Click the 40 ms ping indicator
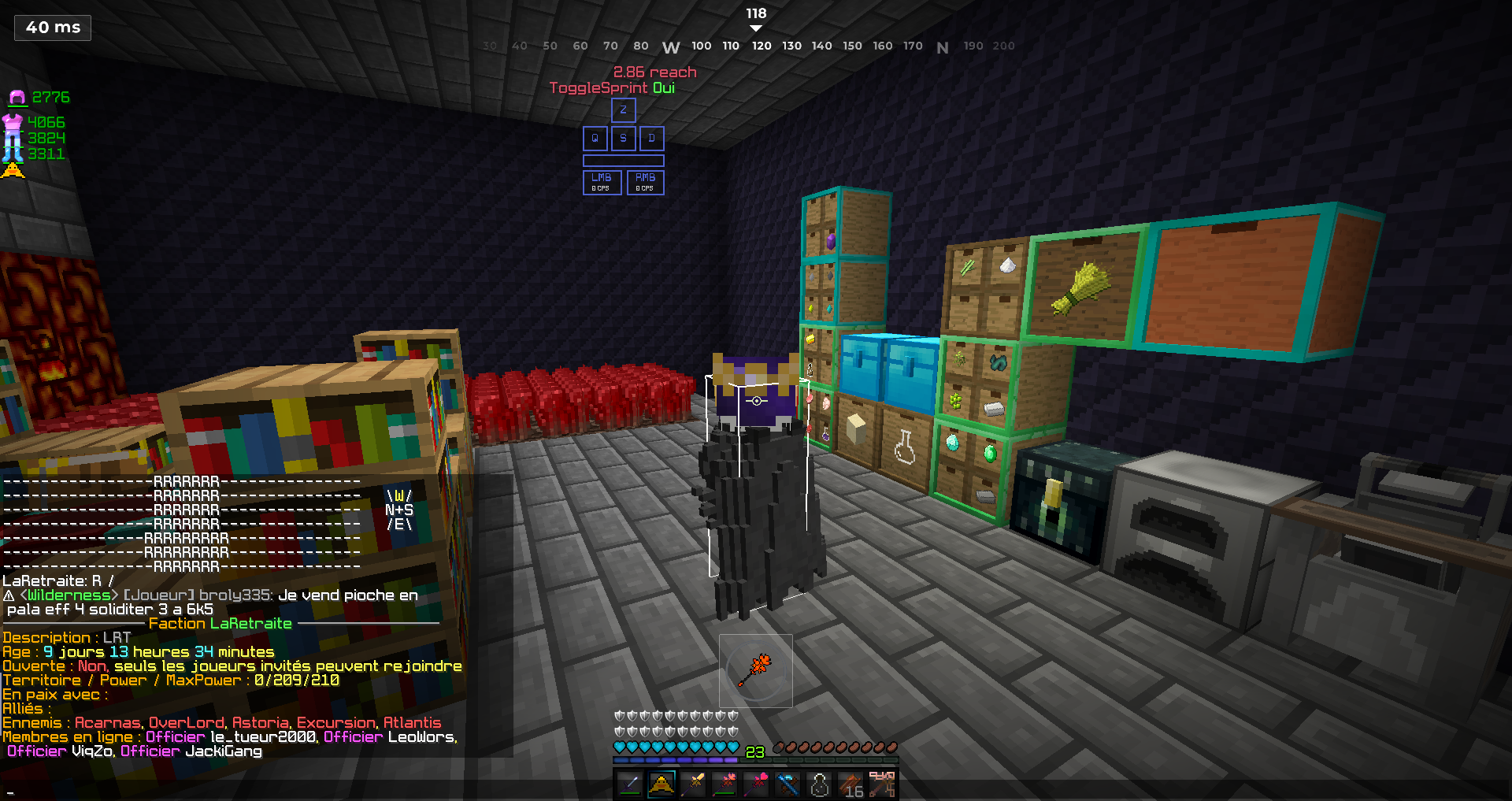 pyautogui.click(x=52, y=27)
